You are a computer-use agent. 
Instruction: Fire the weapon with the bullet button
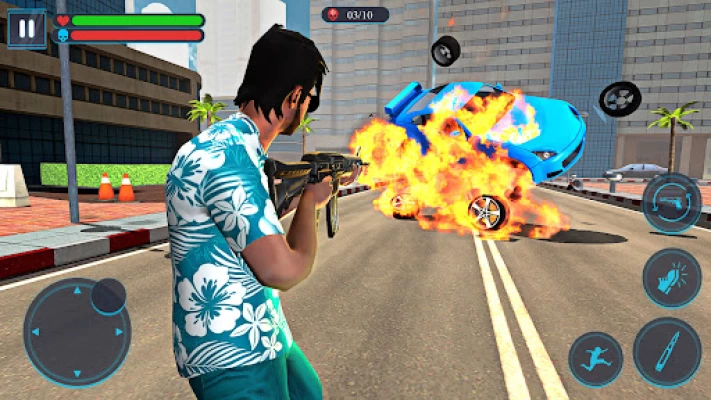pyautogui.click(x=666, y=351)
